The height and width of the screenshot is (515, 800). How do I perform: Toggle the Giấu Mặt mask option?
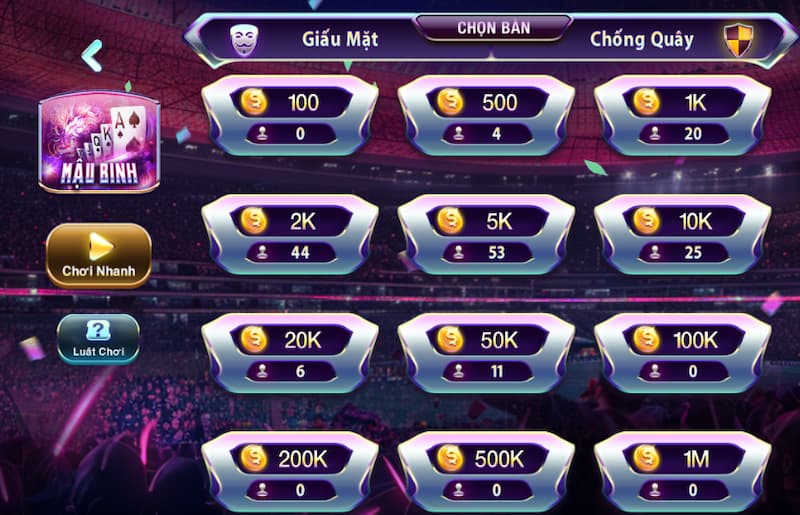point(243,40)
